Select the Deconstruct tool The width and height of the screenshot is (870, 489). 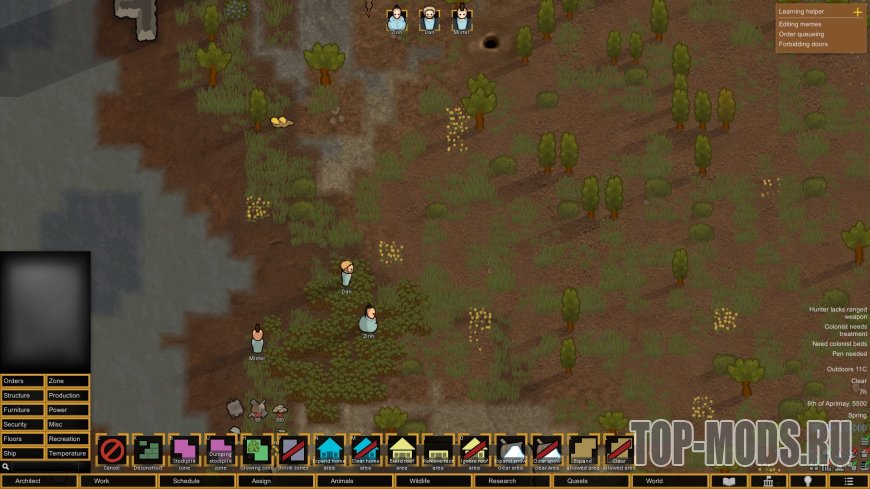[148, 451]
